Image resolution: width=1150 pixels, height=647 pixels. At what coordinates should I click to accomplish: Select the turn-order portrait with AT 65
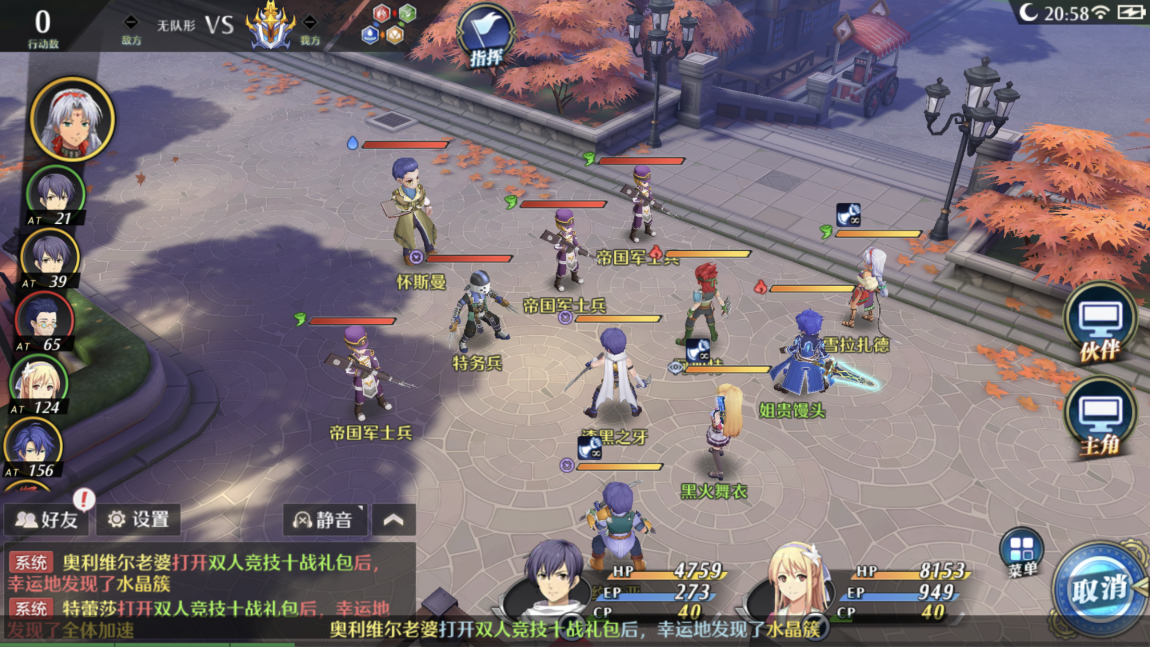[x=44, y=317]
